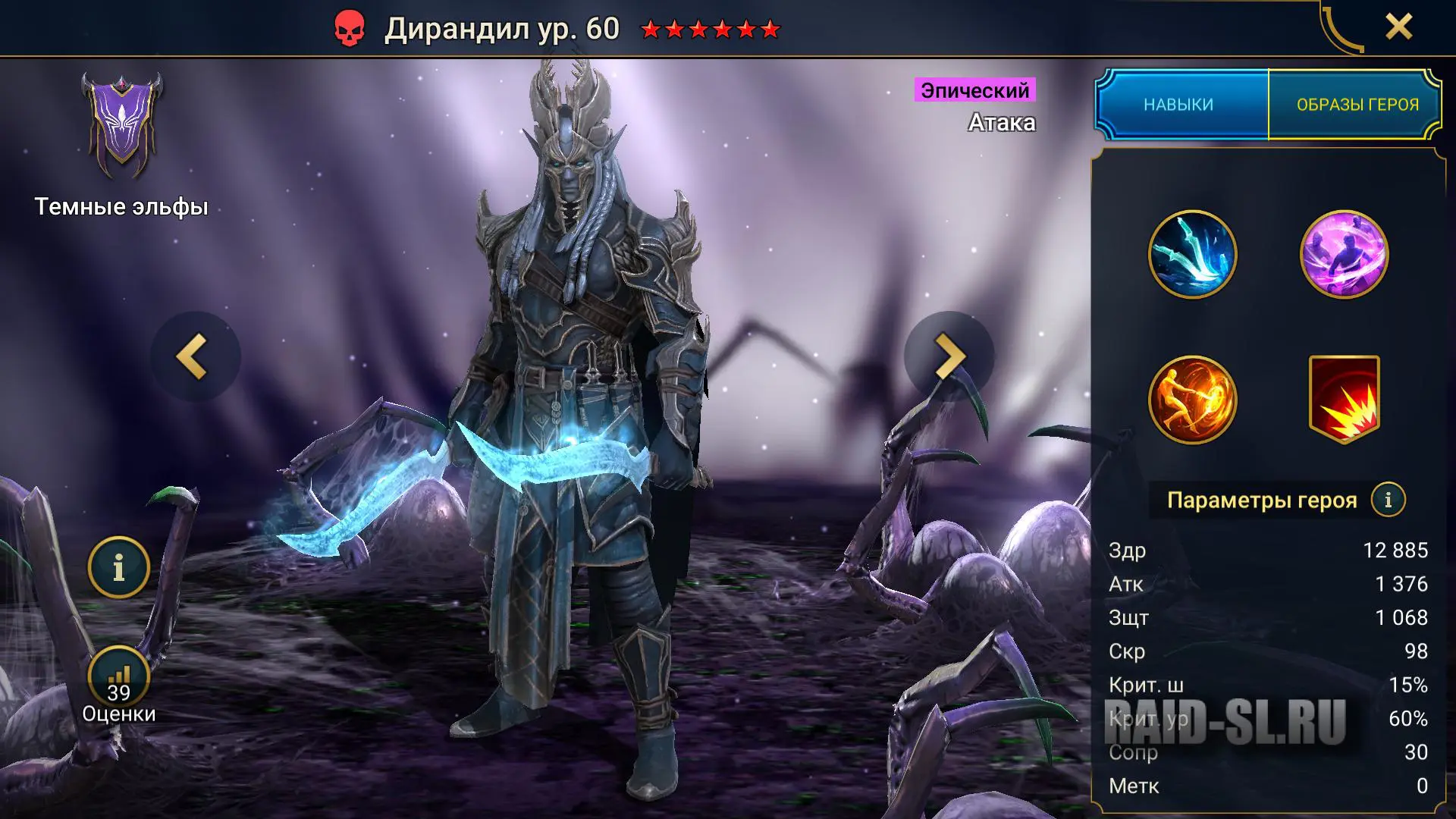
Task: Open the hero info round button
Action: coord(118,567)
